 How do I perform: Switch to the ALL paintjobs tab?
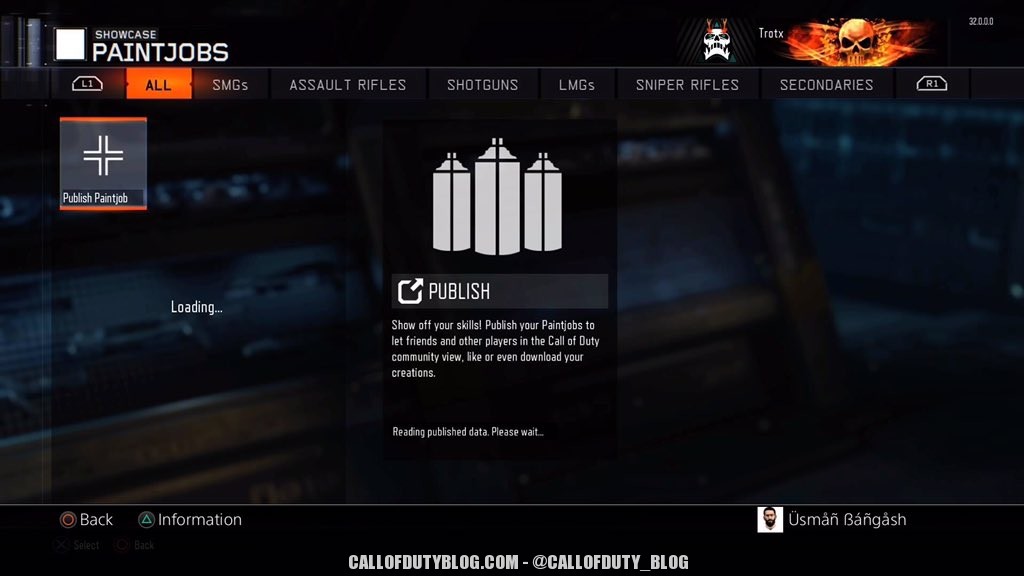click(x=158, y=85)
